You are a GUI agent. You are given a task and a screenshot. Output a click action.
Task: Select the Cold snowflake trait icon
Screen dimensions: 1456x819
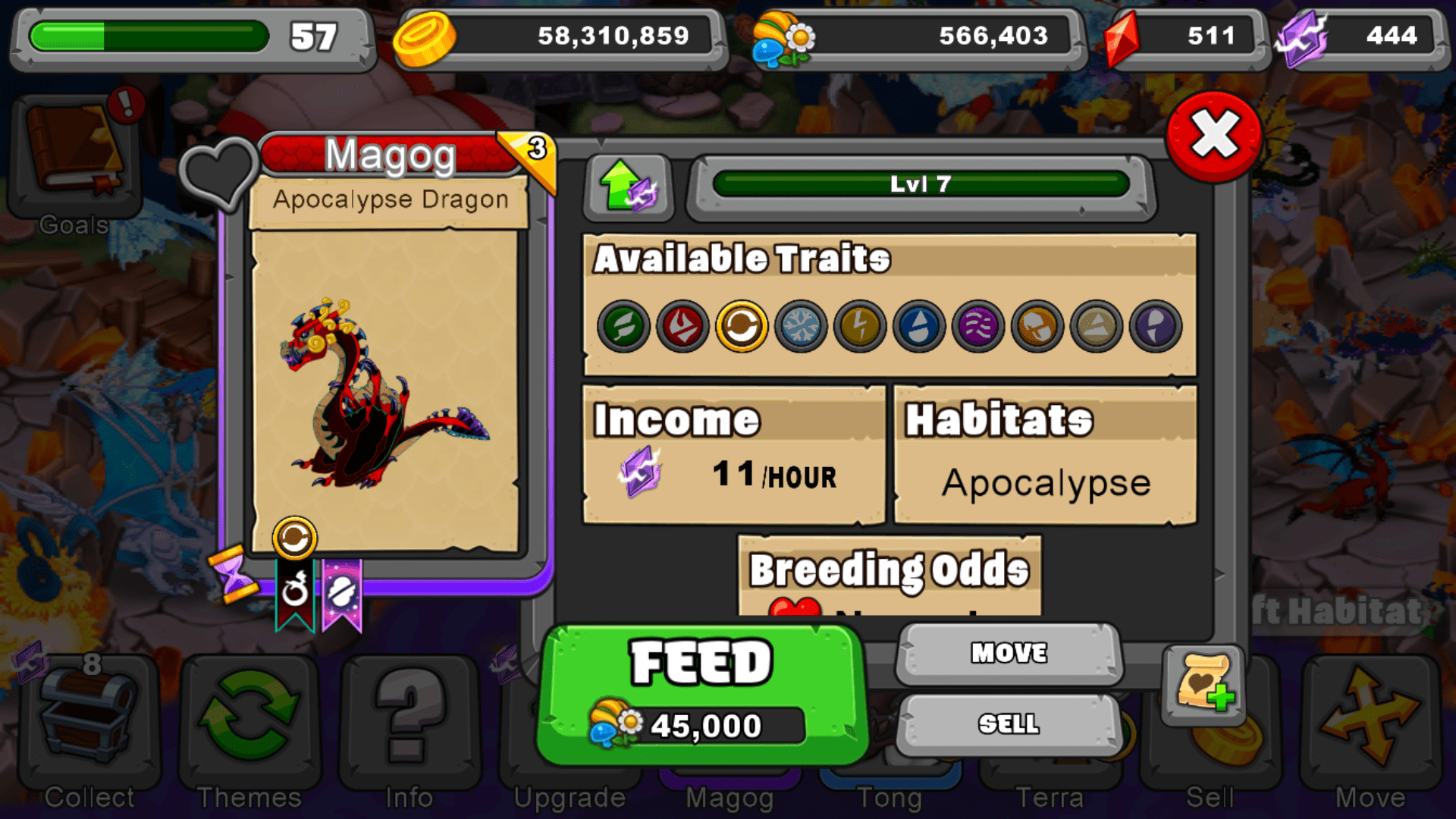pyautogui.click(x=801, y=326)
